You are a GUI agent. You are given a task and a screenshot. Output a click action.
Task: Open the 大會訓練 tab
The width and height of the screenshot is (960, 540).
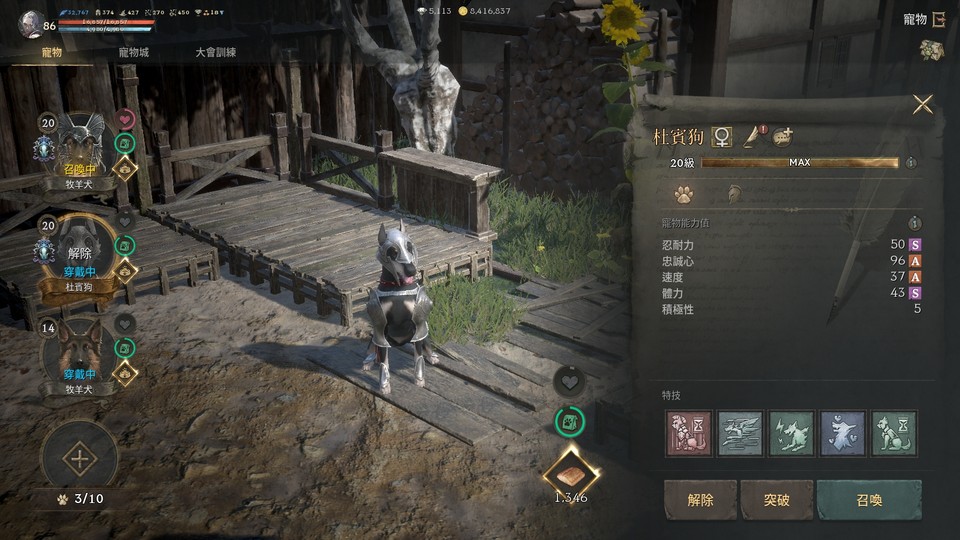218,52
